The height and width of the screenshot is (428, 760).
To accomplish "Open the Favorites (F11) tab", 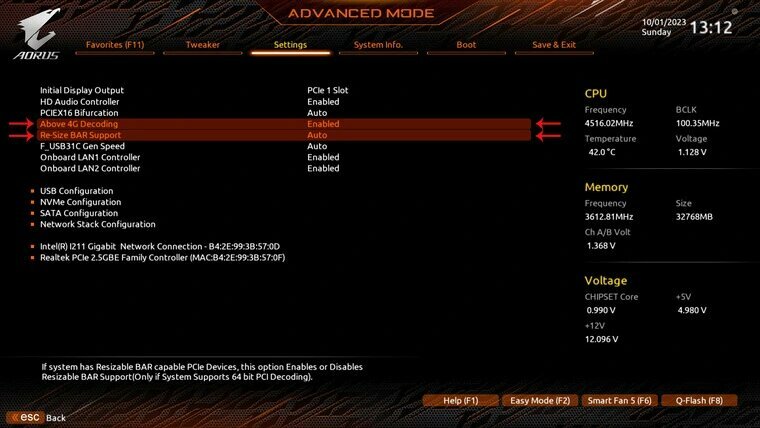I will coord(115,45).
